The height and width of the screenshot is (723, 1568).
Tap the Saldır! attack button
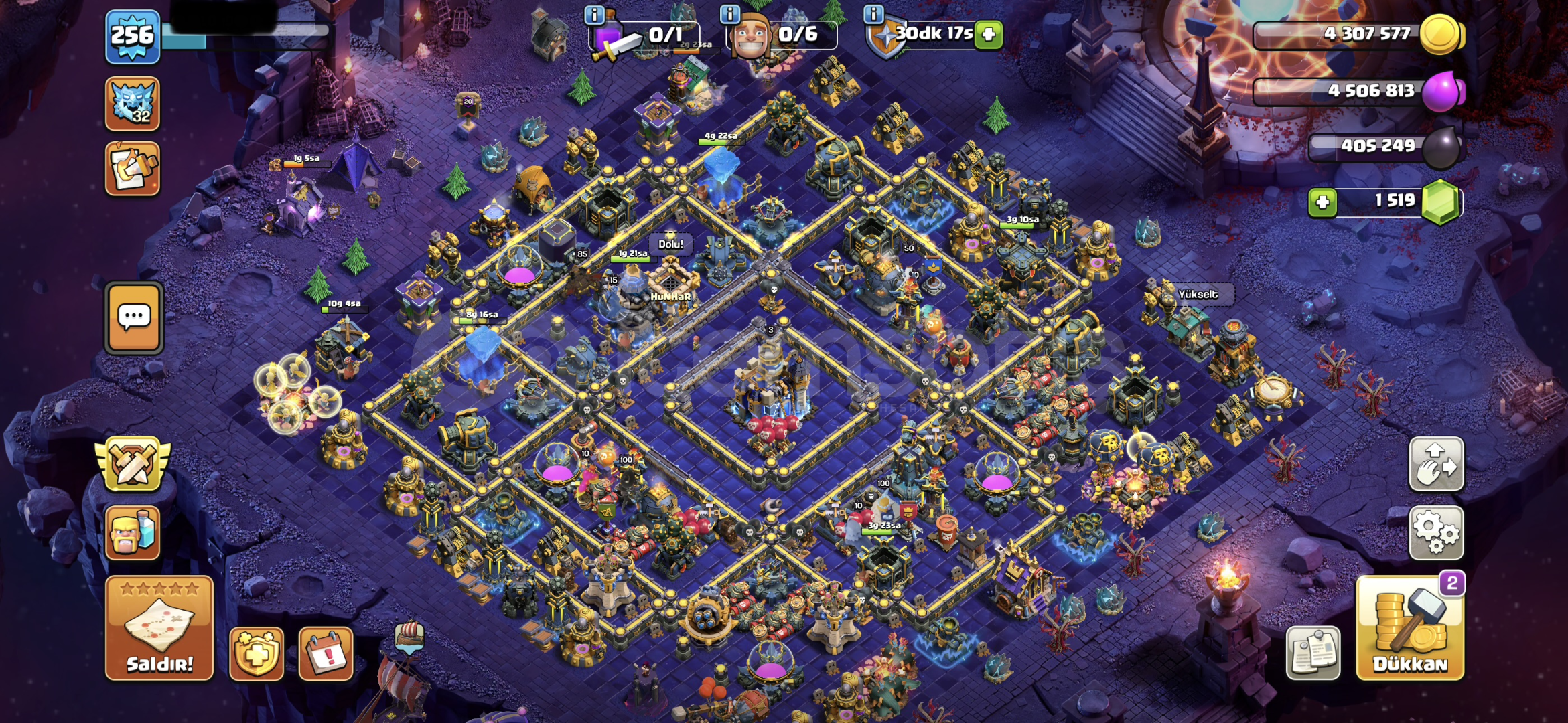[159, 628]
